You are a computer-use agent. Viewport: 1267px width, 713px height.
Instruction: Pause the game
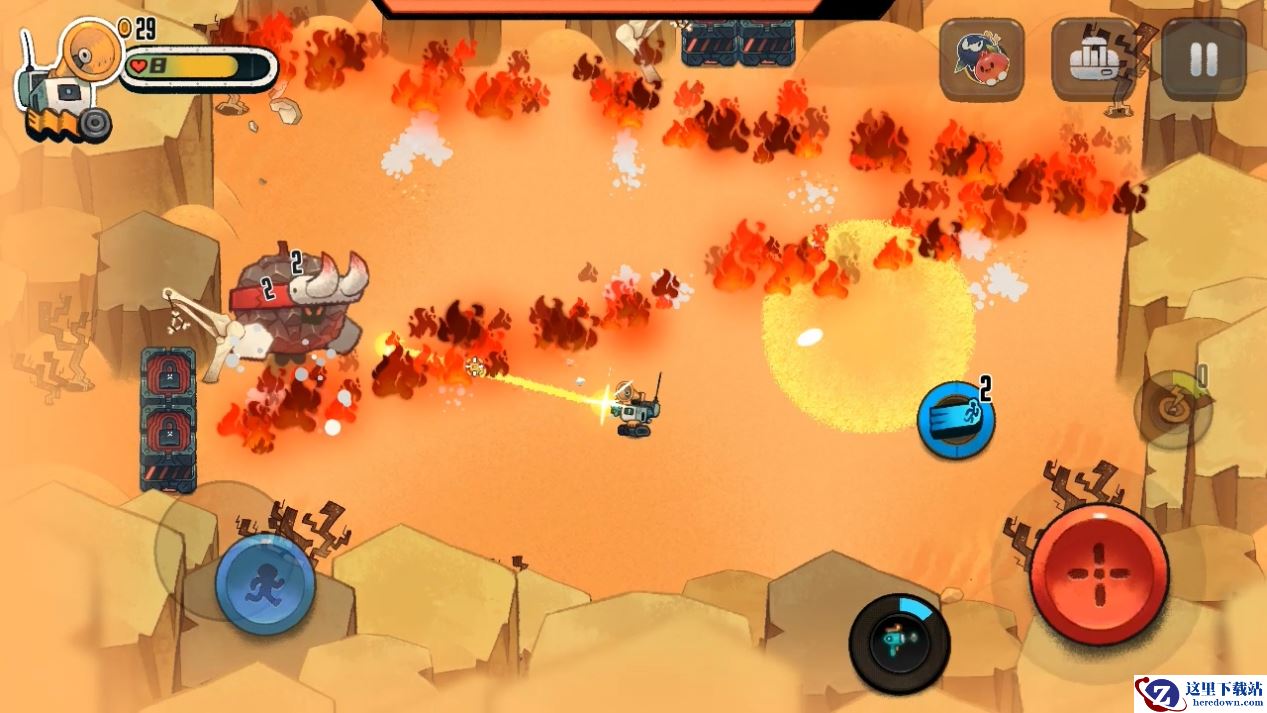point(1203,60)
